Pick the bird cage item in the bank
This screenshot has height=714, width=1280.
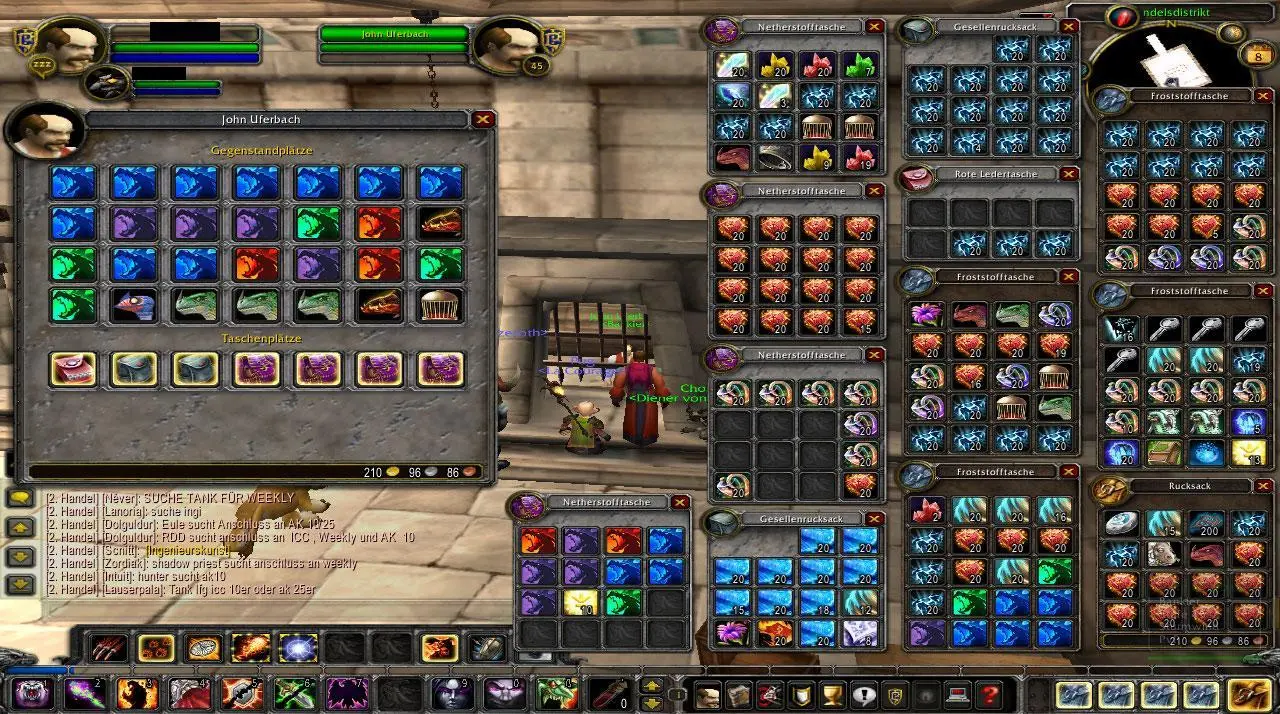tap(440, 305)
